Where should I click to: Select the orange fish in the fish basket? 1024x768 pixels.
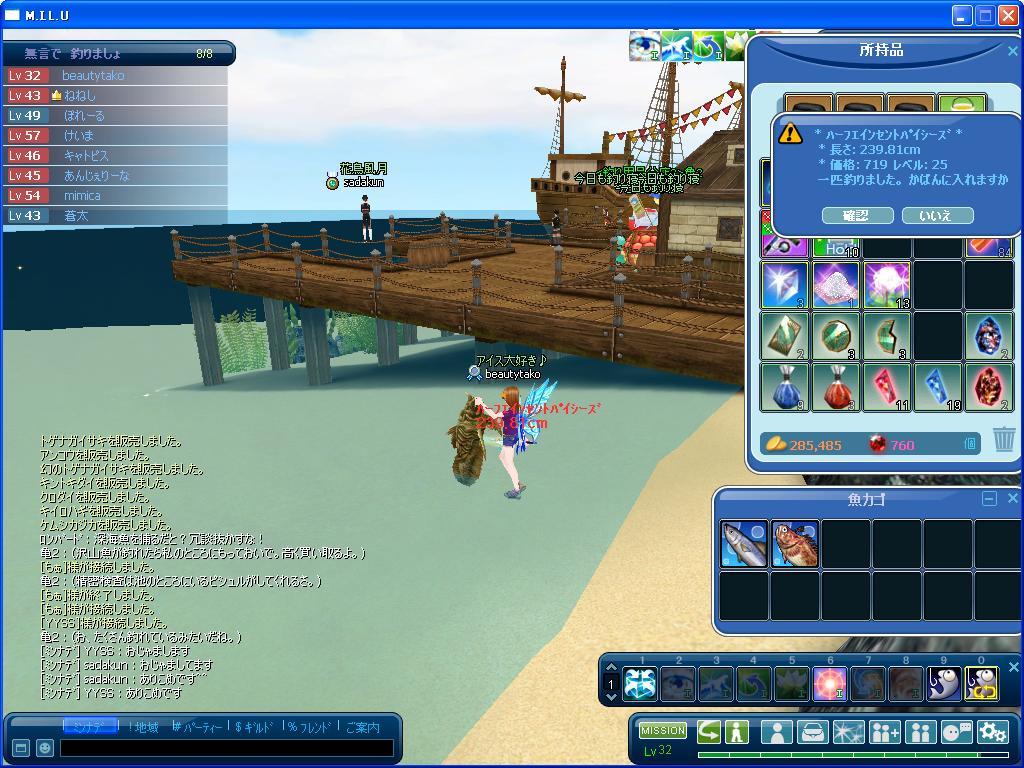(x=795, y=544)
